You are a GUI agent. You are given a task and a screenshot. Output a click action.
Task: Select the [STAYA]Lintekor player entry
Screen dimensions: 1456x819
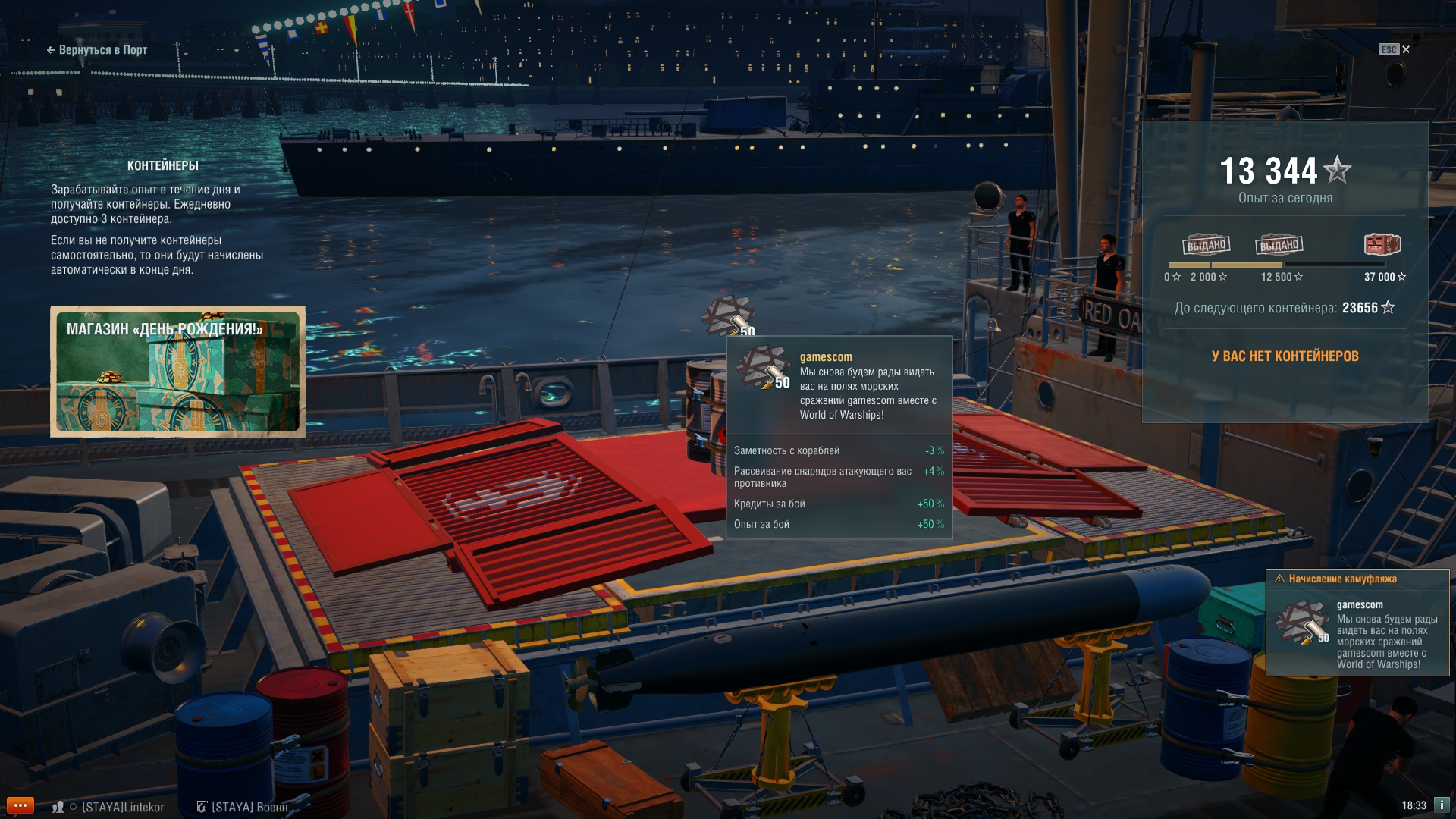tap(122, 807)
